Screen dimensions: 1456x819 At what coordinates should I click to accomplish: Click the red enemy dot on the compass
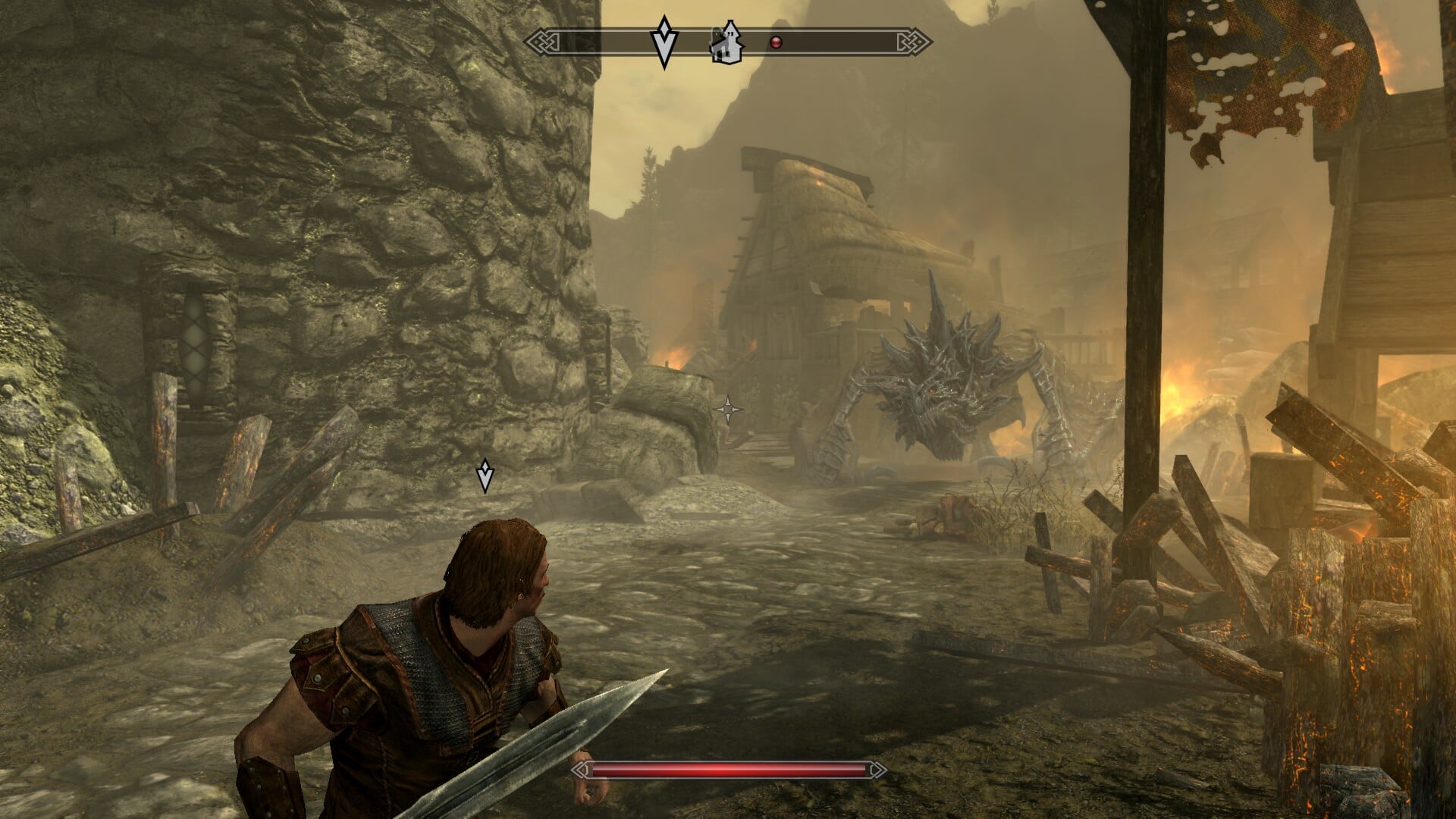click(x=776, y=42)
